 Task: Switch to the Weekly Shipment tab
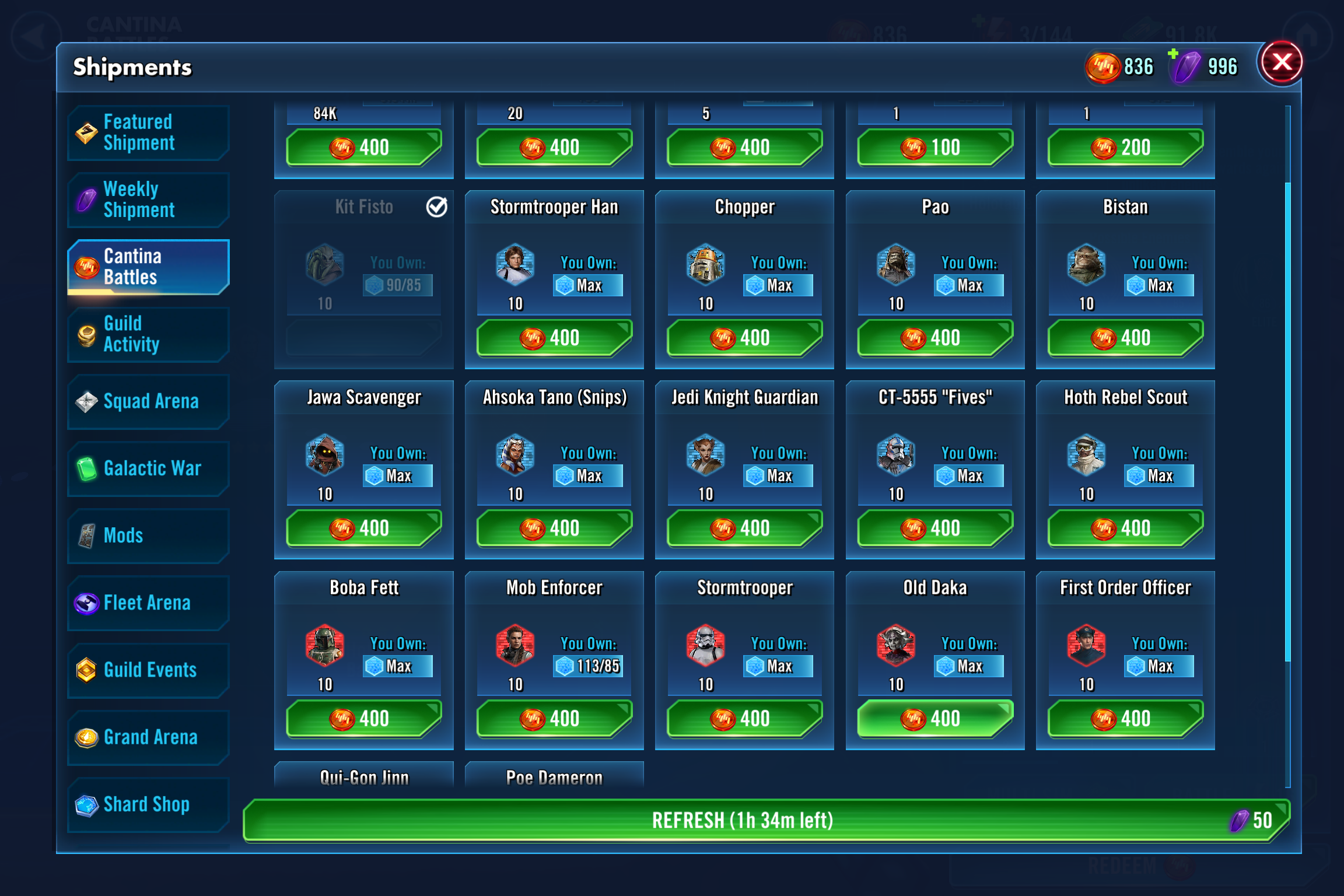coord(148,199)
